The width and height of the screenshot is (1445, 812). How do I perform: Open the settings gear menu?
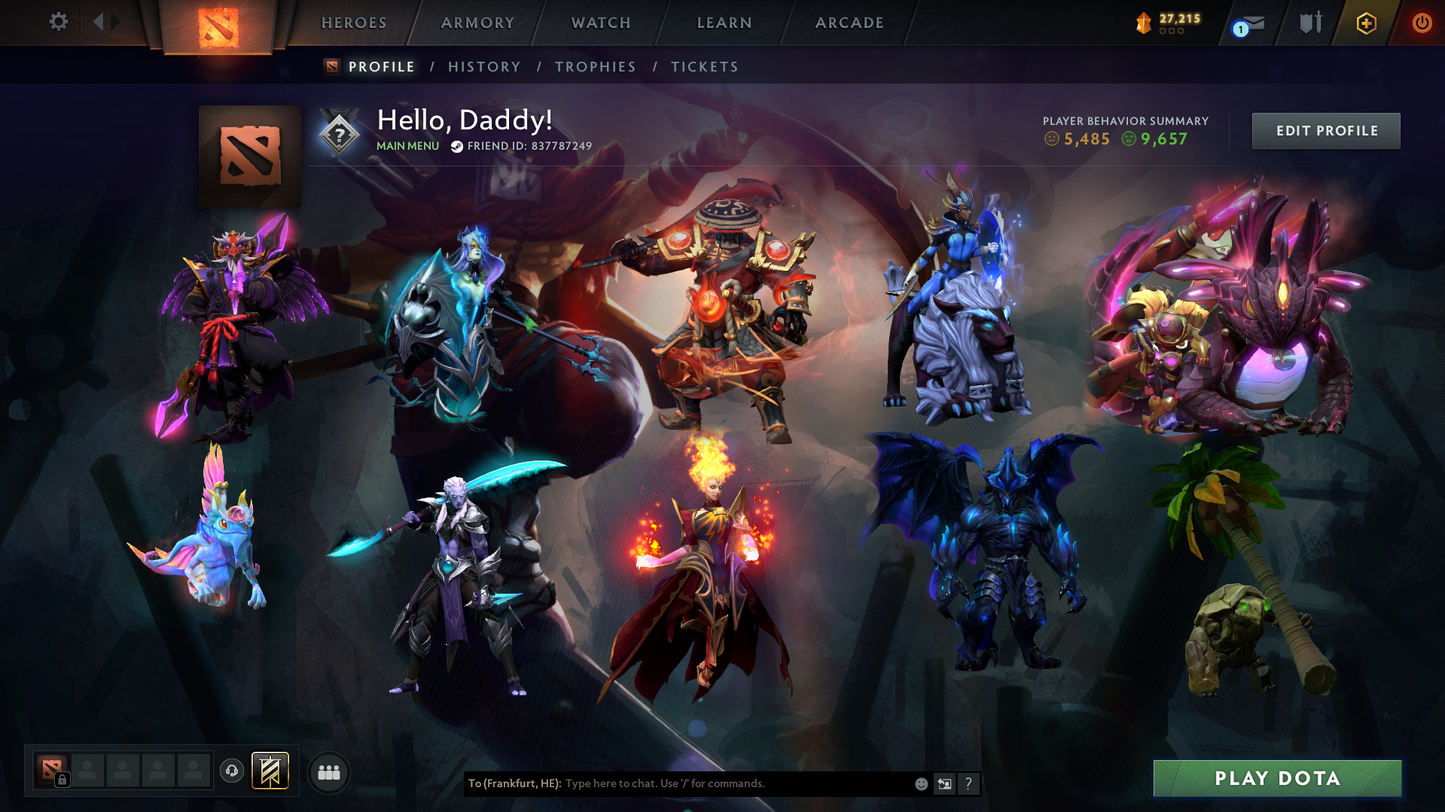pos(58,21)
